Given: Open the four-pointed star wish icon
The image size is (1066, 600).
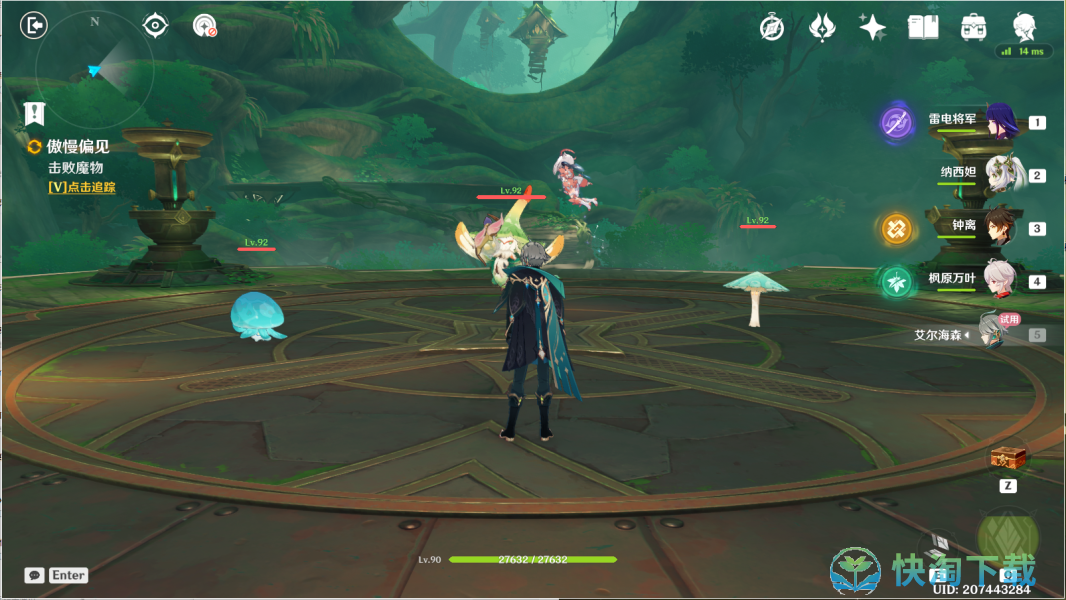Looking at the screenshot, I should pyautogui.click(x=872, y=28).
